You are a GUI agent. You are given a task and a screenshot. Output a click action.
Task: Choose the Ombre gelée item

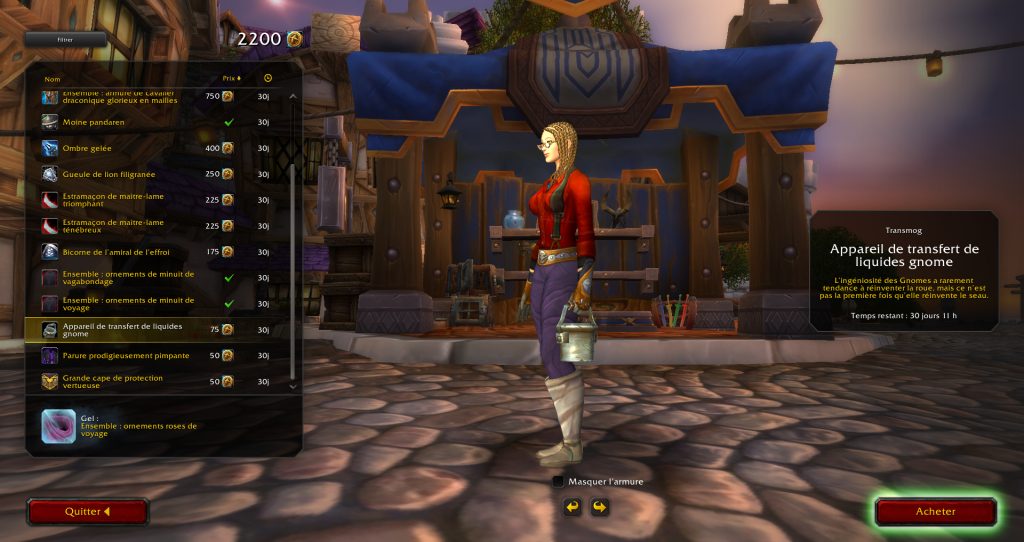[x=150, y=148]
